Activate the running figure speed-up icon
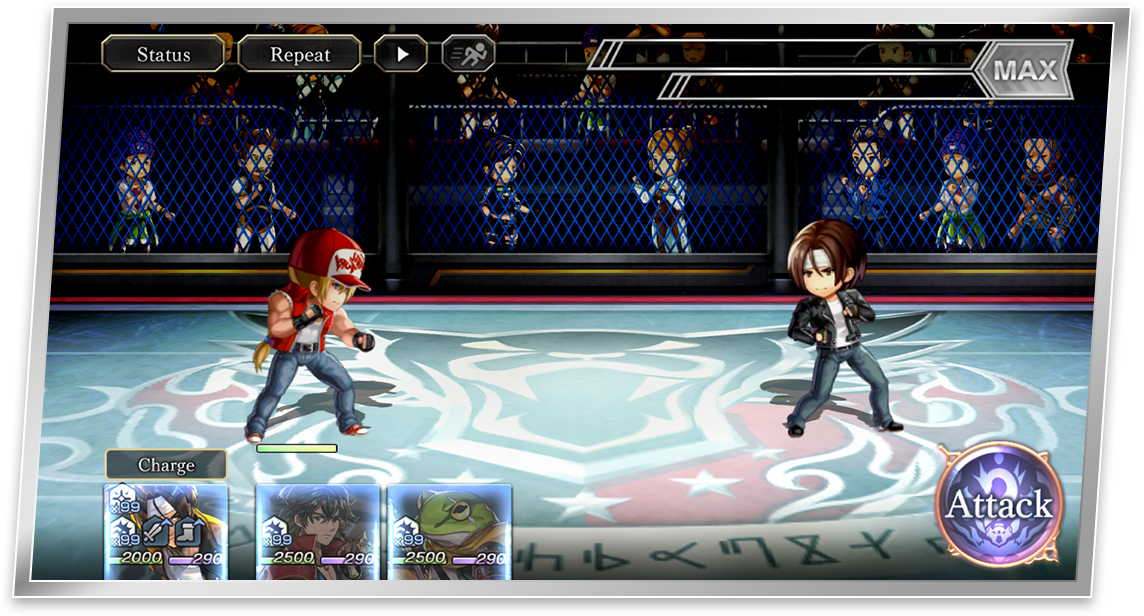1144x616 pixels. tap(468, 54)
